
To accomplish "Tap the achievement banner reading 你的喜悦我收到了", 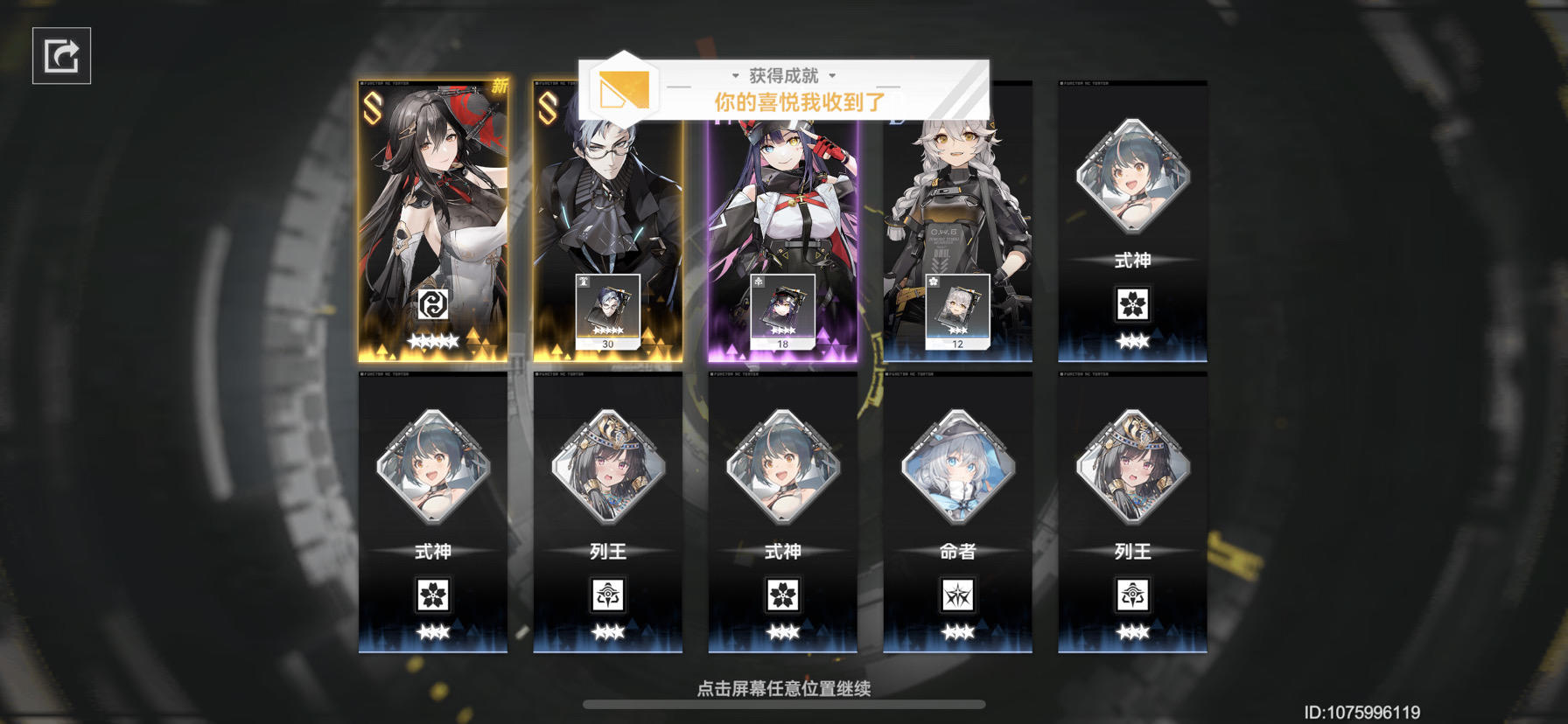I will pyautogui.click(x=799, y=101).
